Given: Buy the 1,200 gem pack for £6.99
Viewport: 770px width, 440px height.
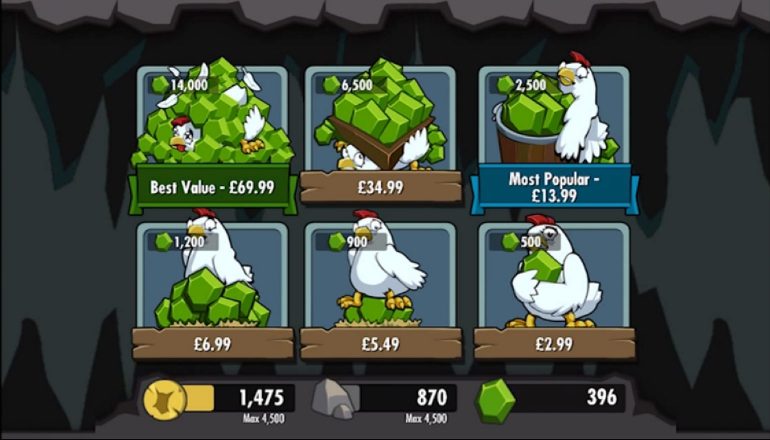Looking at the screenshot, I should pyautogui.click(x=211, y=343).
